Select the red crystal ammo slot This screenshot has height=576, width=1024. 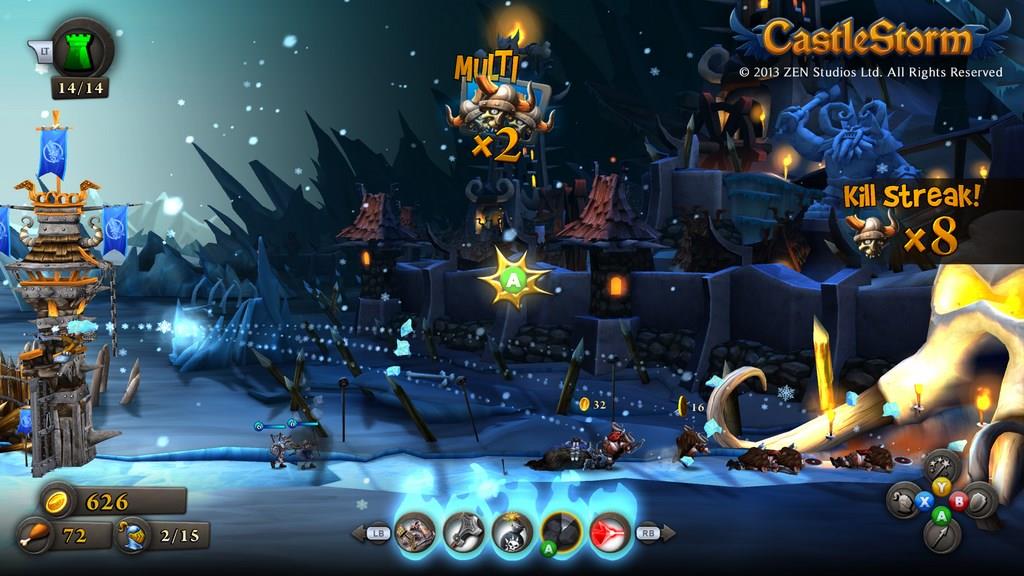pos(609,533)
